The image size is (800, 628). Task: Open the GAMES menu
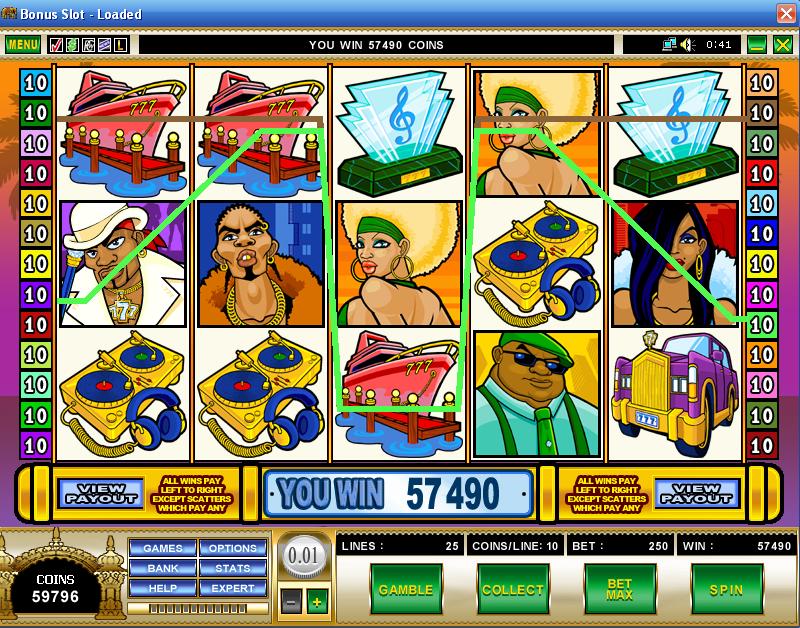pos(162,548)
